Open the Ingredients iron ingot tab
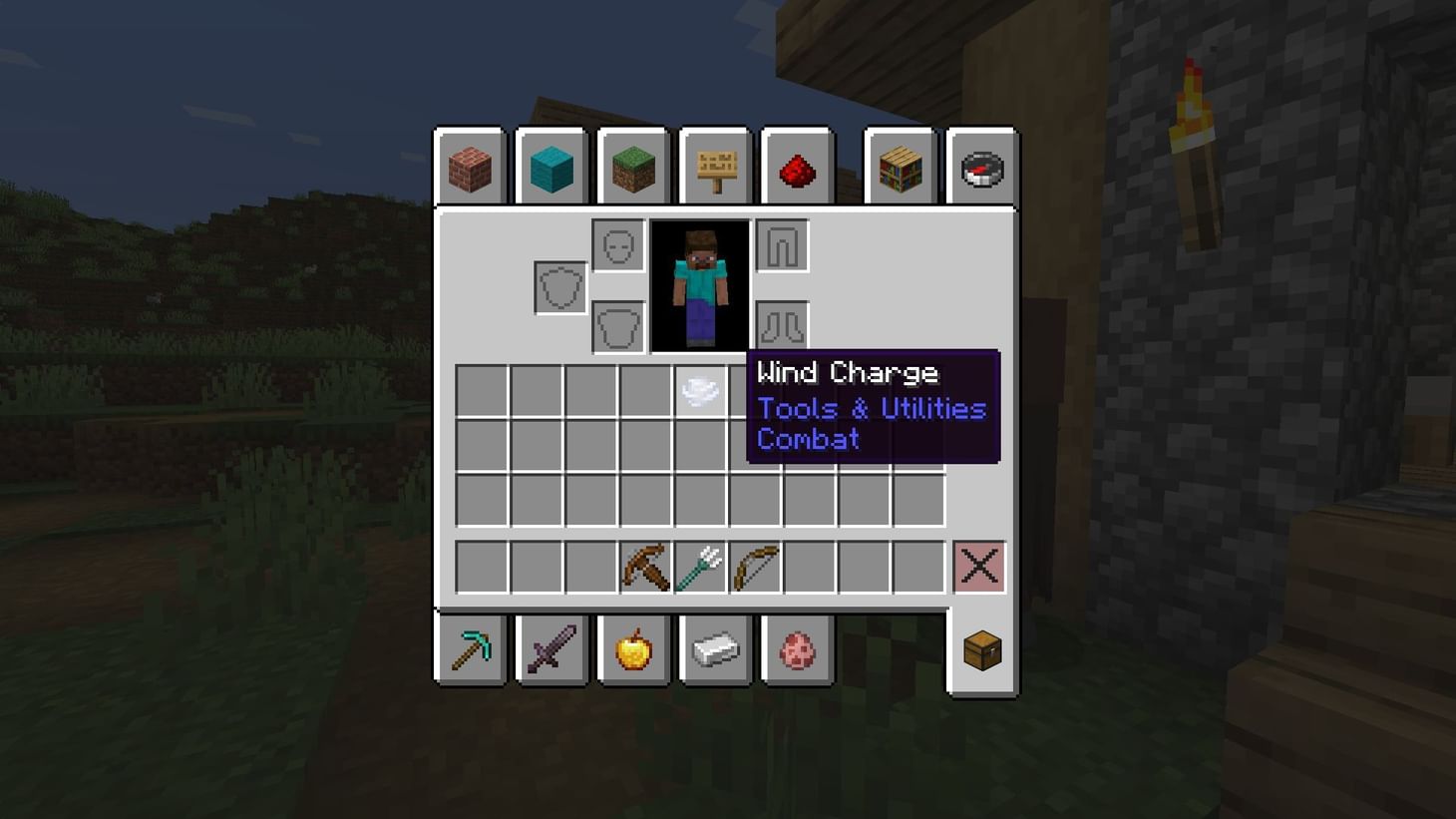The width and height of the screenshot is (1456, 819). point(715,650)
